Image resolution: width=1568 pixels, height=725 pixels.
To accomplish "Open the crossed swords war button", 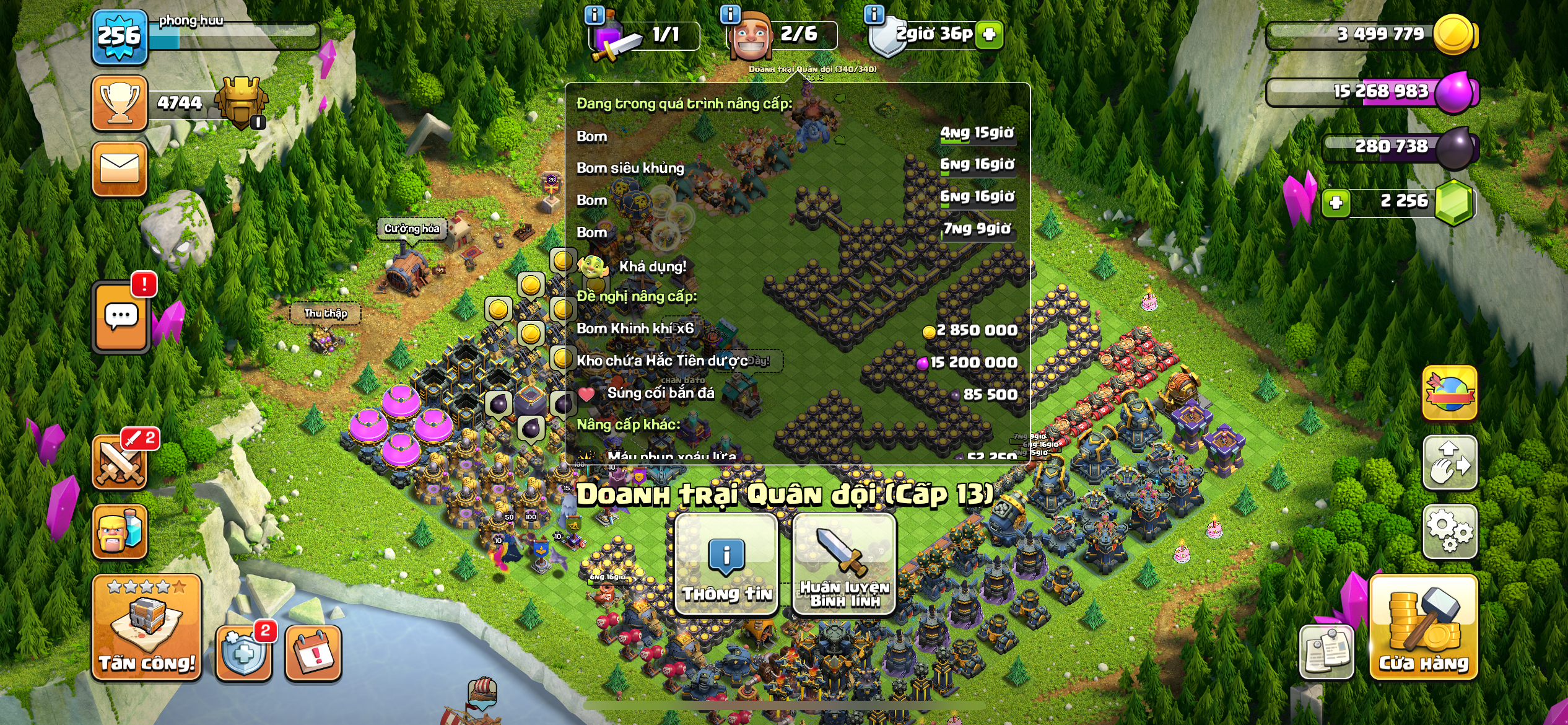I will (120, 463).
